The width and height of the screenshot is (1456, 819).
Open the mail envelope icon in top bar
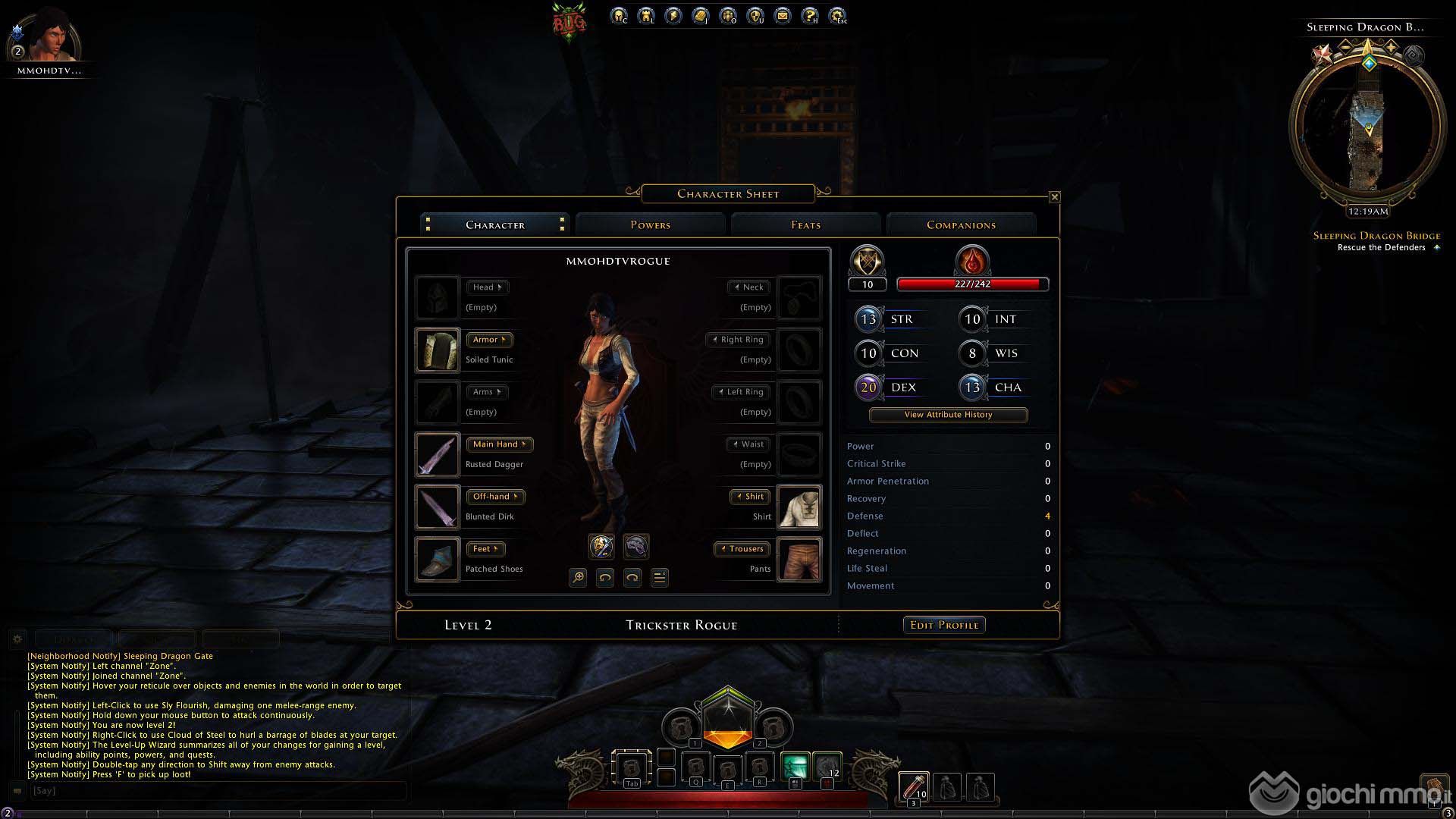tap(783, 15)
